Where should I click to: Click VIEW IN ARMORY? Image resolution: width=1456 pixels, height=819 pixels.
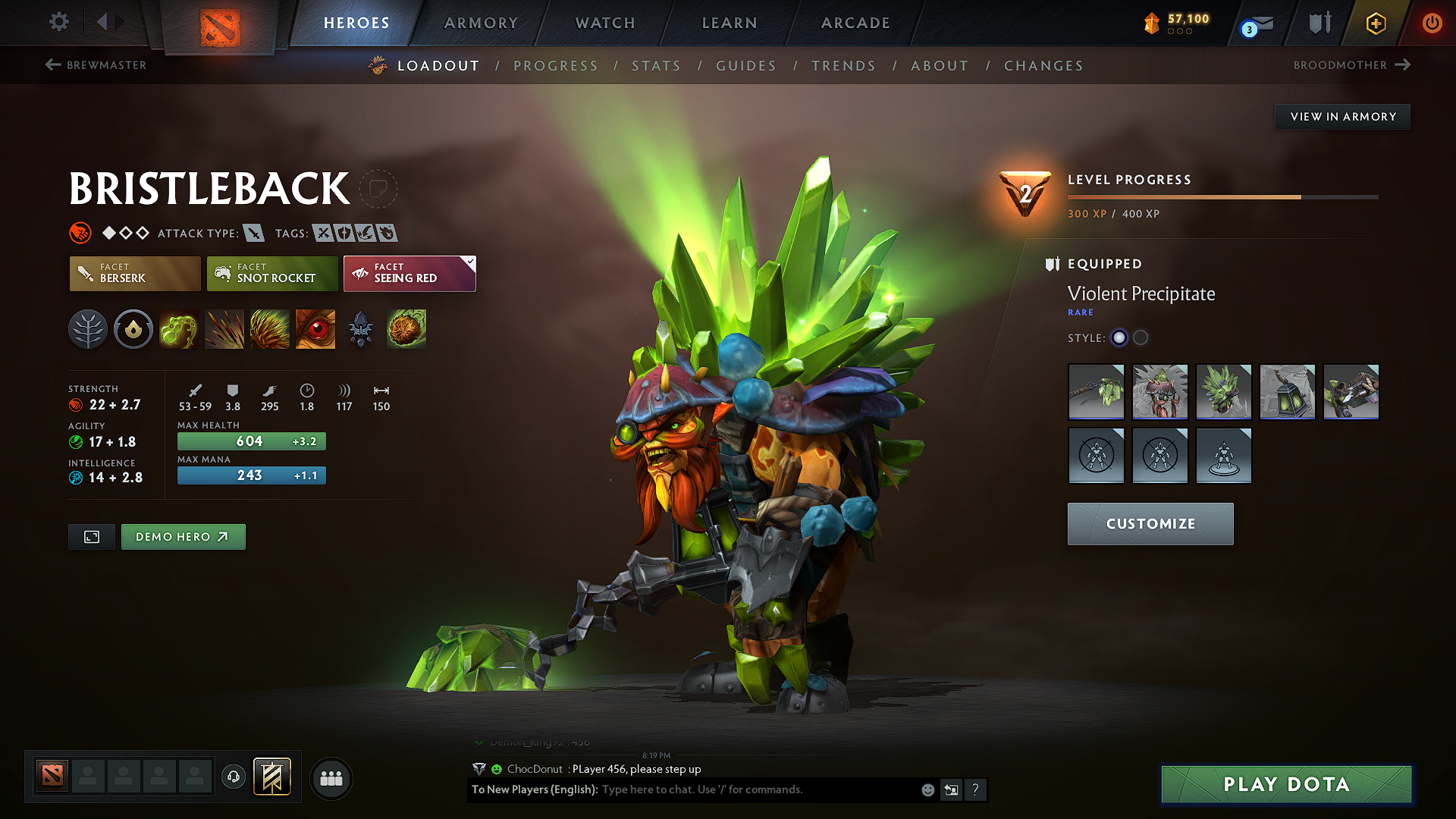coord(1341,116)
